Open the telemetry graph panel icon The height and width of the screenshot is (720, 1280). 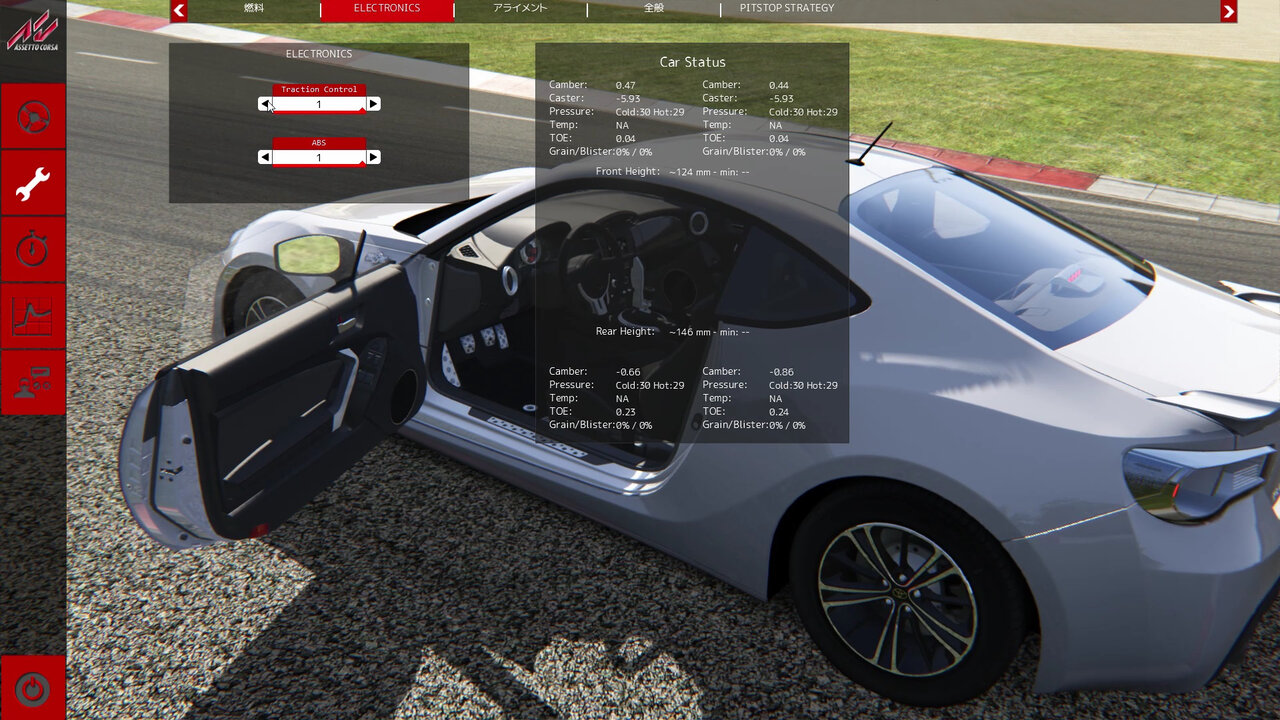pos(33,316)
